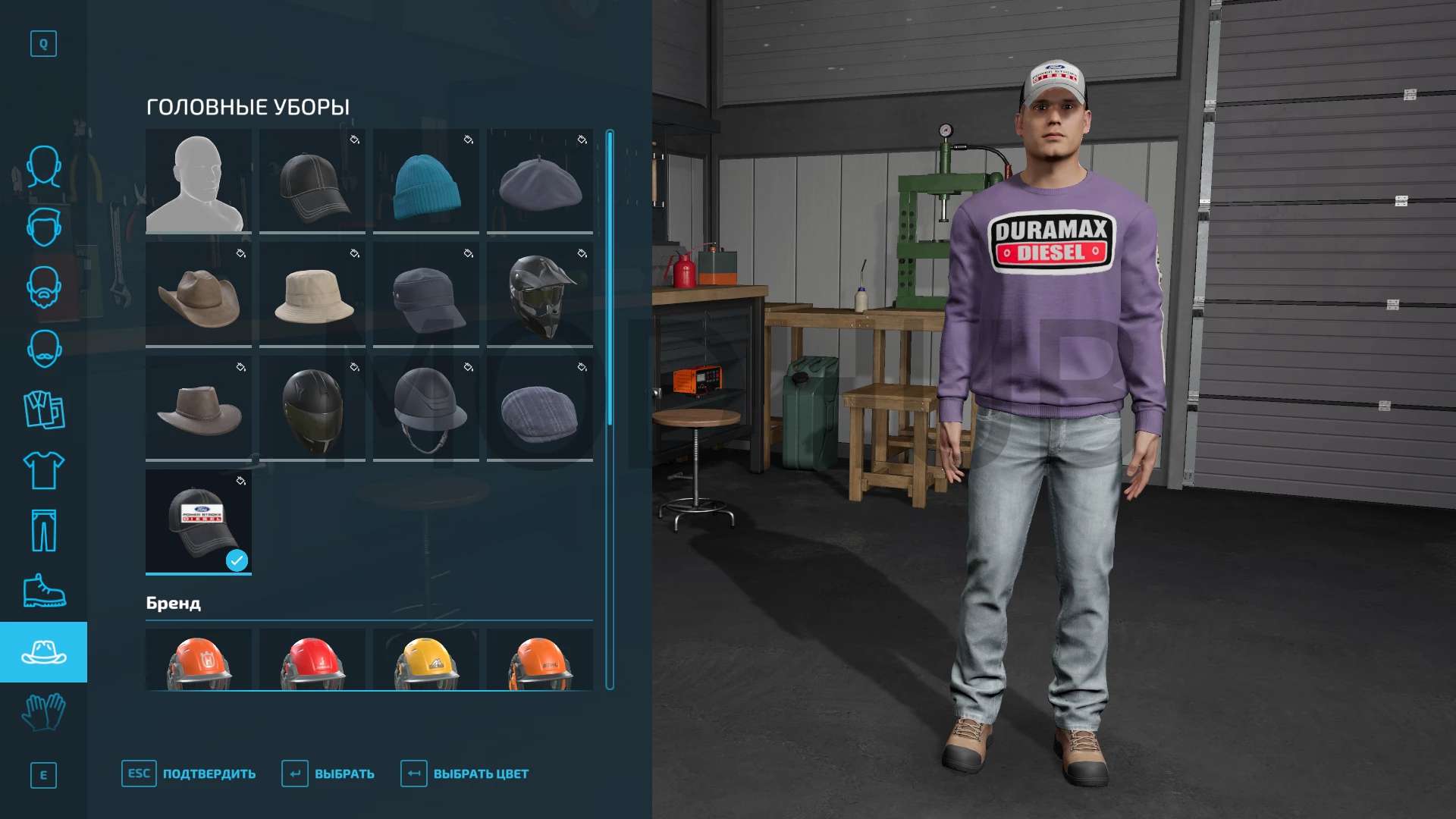1456x819 pixels.
Task: Select the plaid flat cap
Action: [x=539, y=409]
